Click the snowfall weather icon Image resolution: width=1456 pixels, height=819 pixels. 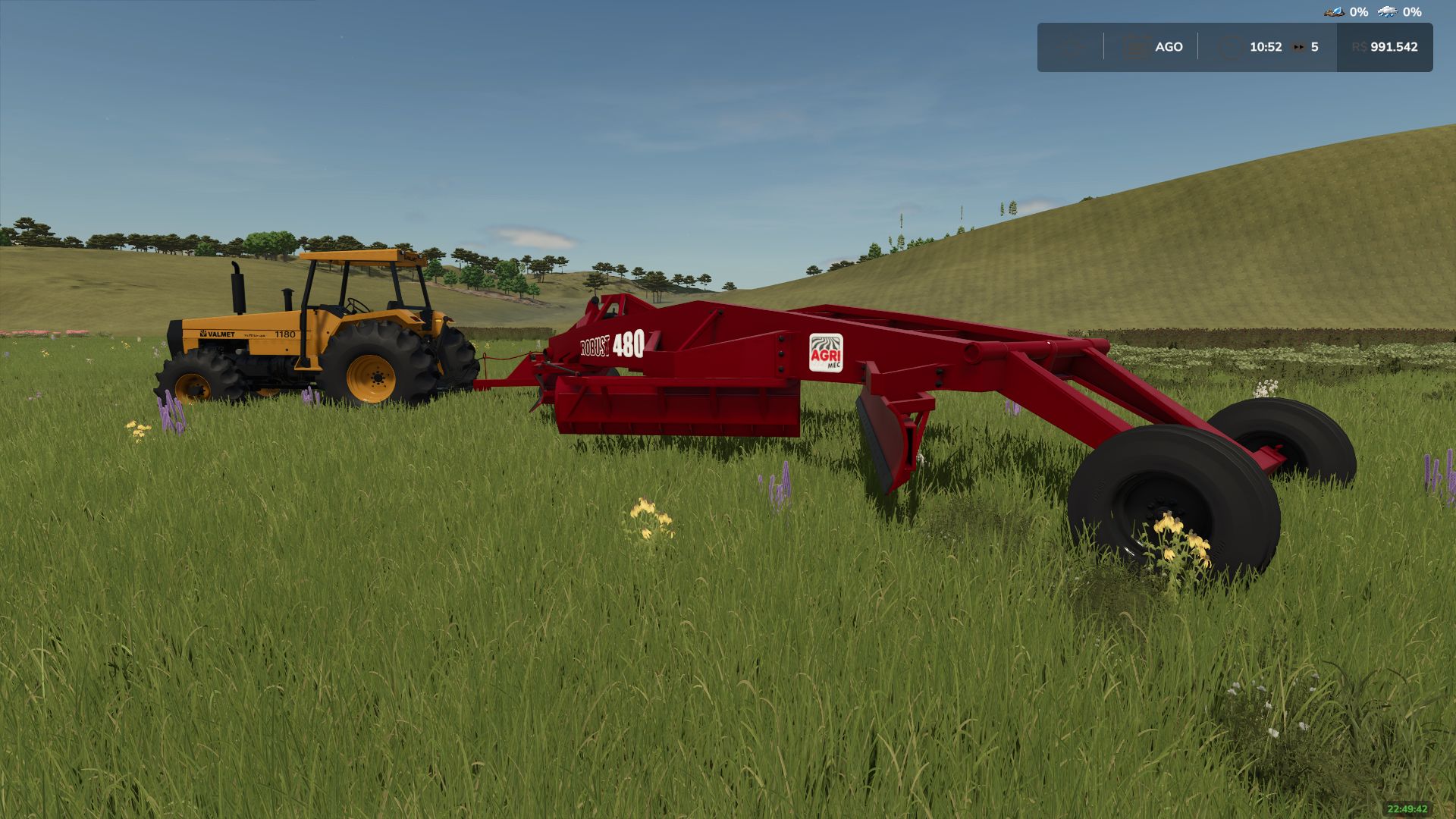[x=1388, y=11]
